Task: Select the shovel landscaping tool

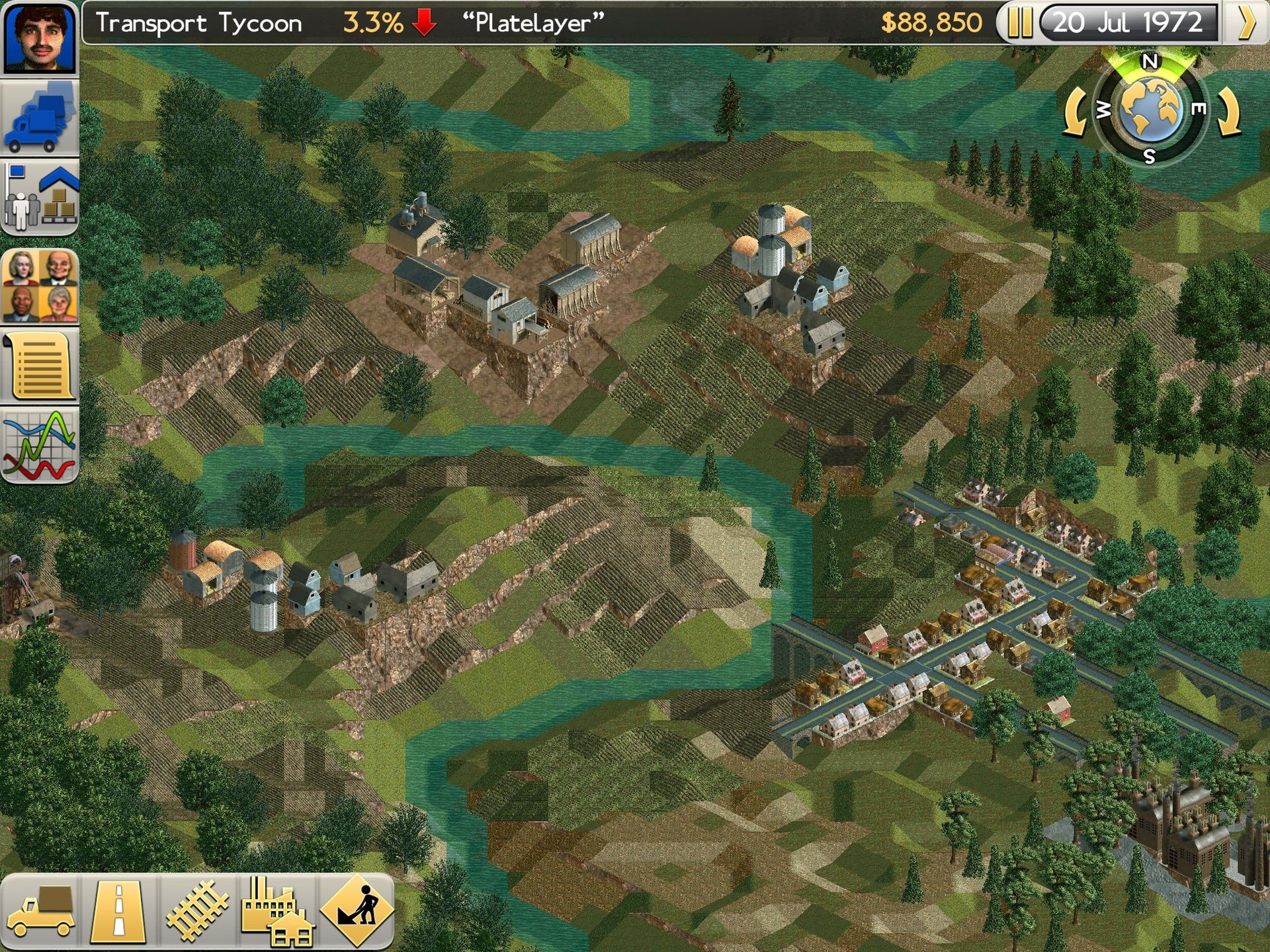Action: pos(357,911)
